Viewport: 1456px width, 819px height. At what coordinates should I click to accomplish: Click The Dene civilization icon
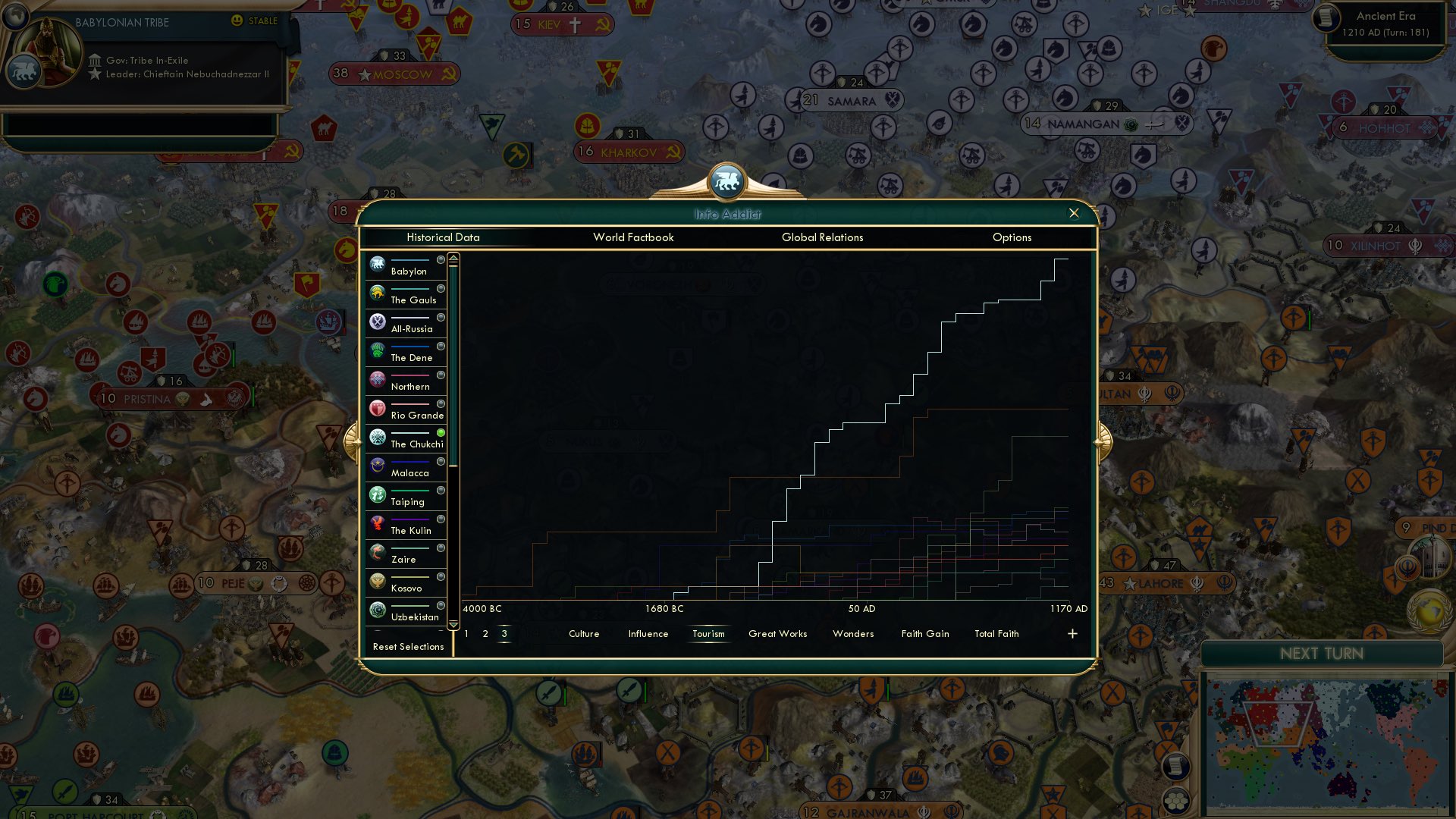[x=377, y=350]
